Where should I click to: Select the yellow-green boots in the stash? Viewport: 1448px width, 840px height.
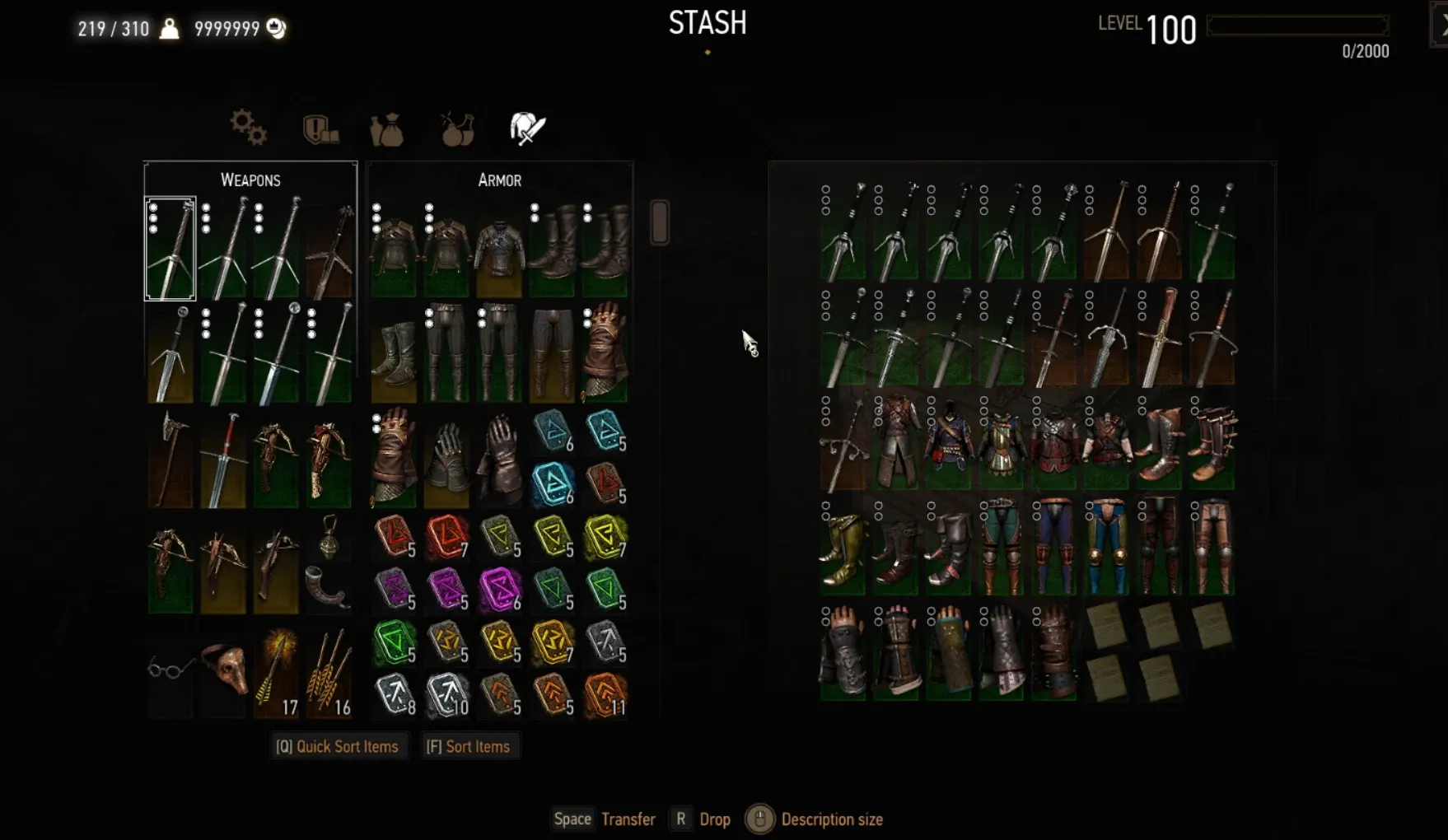[x=843, y=547]
